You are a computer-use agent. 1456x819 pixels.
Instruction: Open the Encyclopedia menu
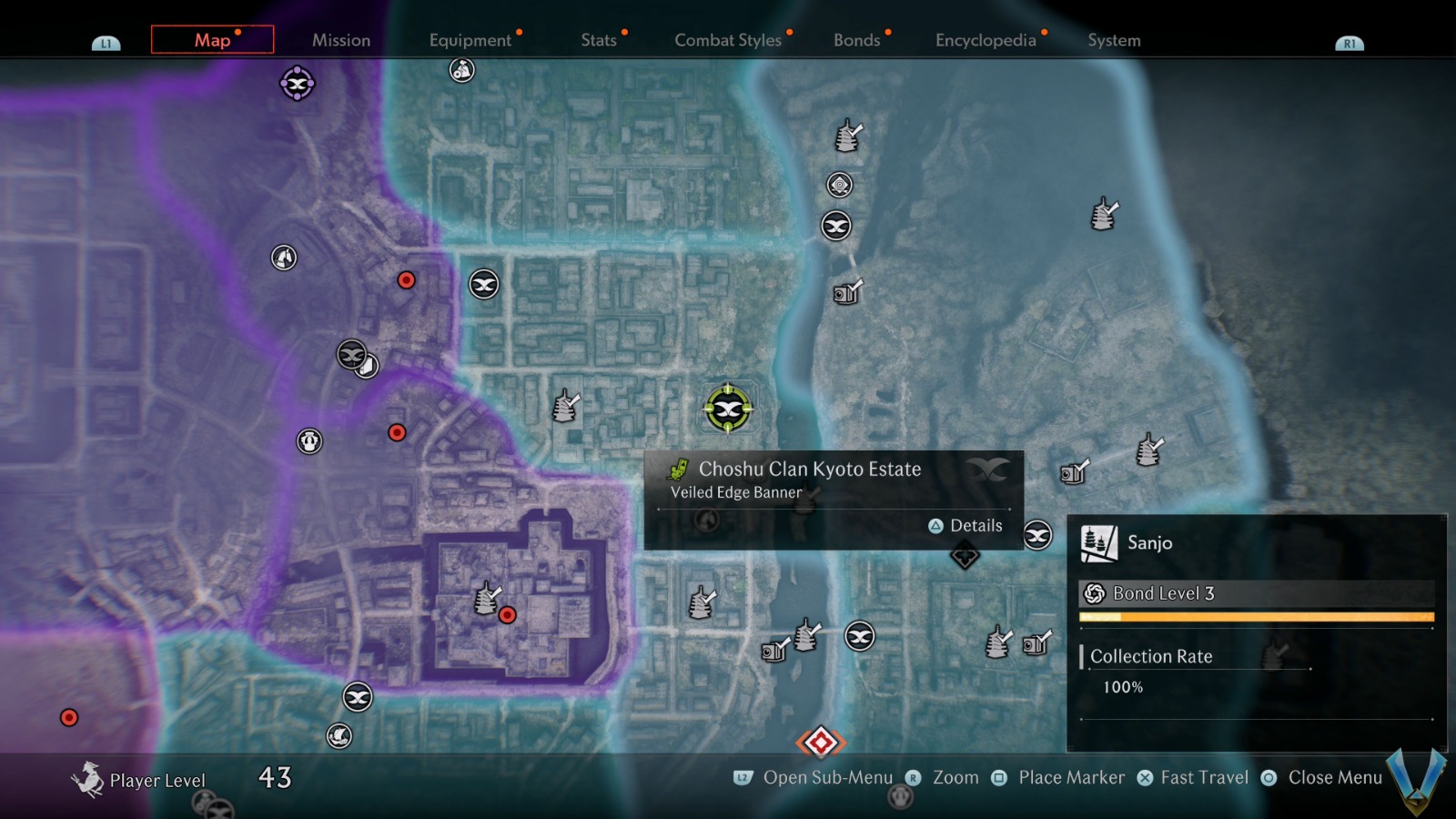986,40
